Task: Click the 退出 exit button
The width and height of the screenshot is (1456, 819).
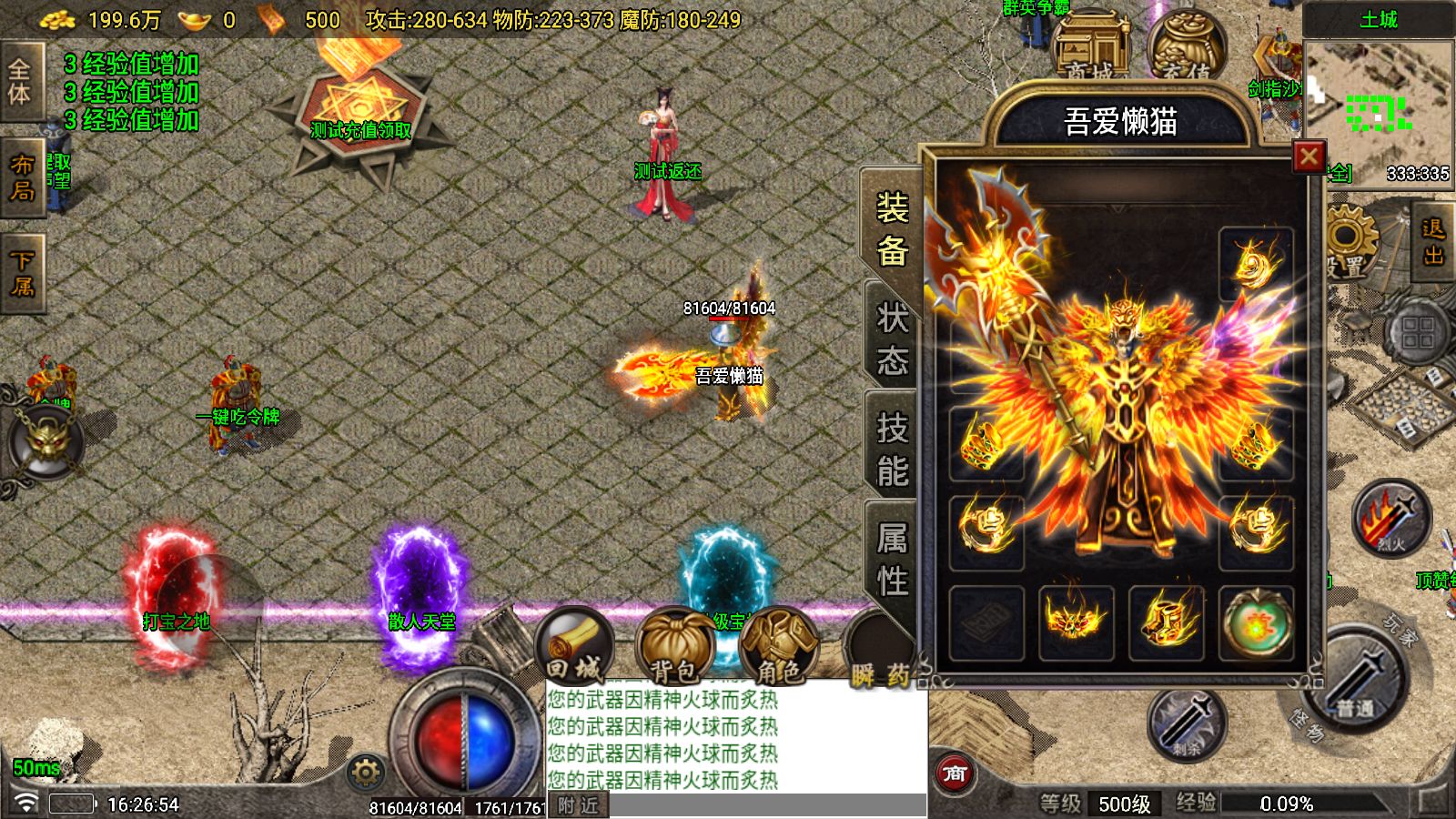Action: click(1433, 242)
